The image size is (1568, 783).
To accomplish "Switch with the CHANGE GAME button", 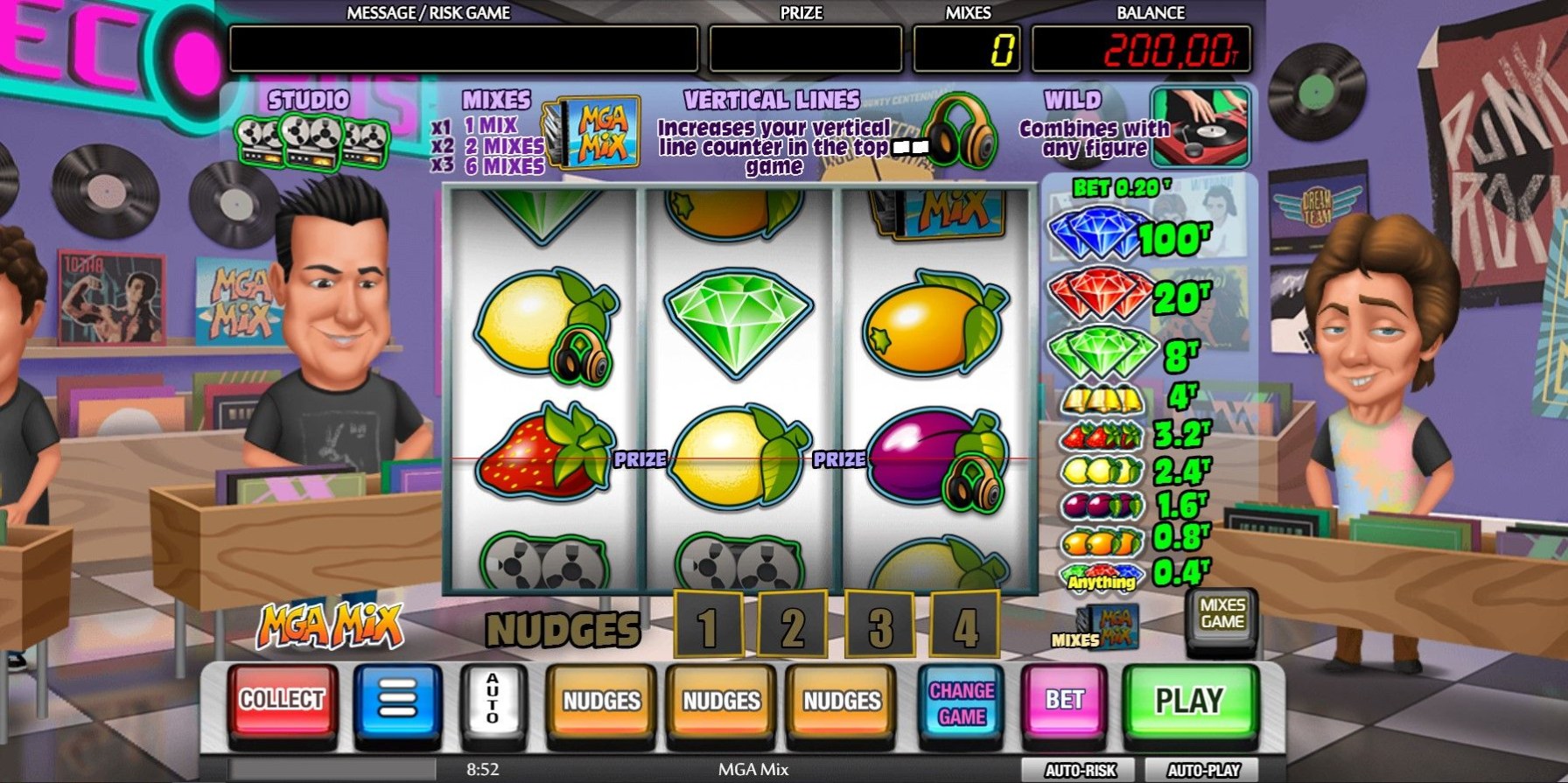I will pos(961,703).
